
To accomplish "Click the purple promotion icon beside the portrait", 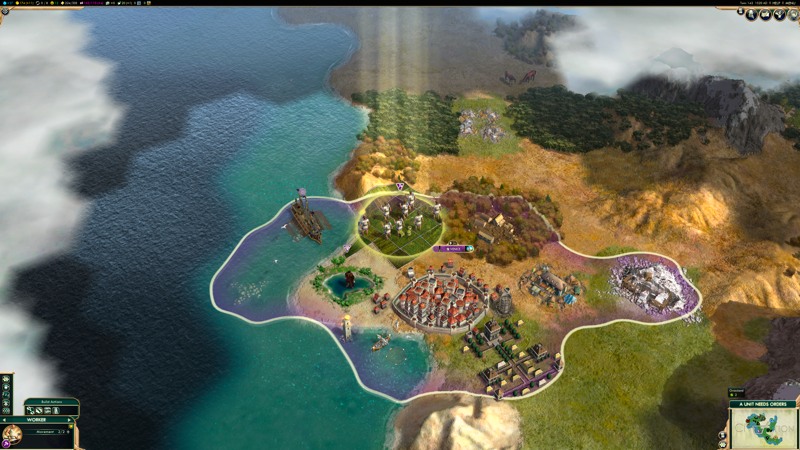I will click(5, 445).
